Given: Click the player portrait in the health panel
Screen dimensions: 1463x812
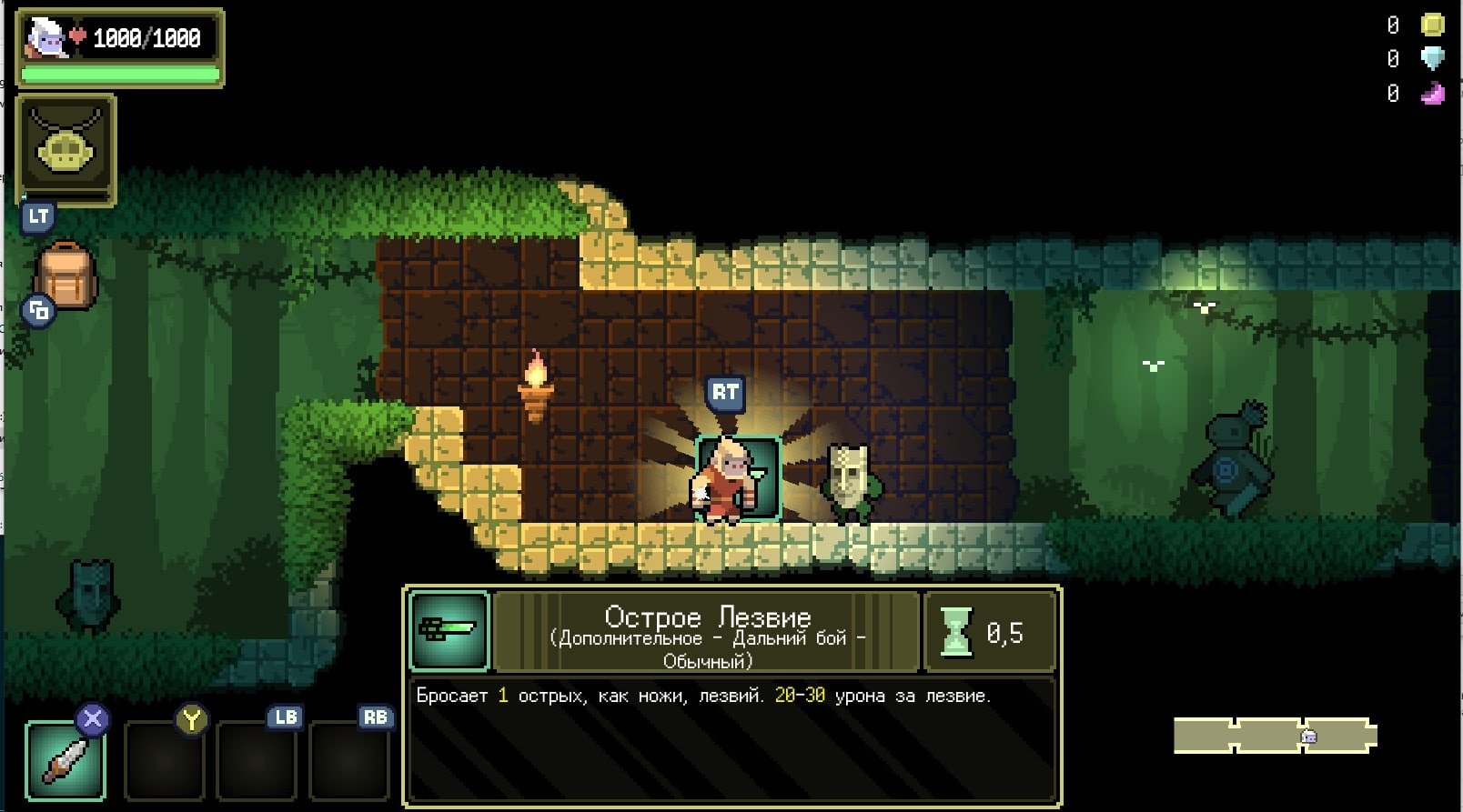Looking at the screenshot, I should [45, 38].
